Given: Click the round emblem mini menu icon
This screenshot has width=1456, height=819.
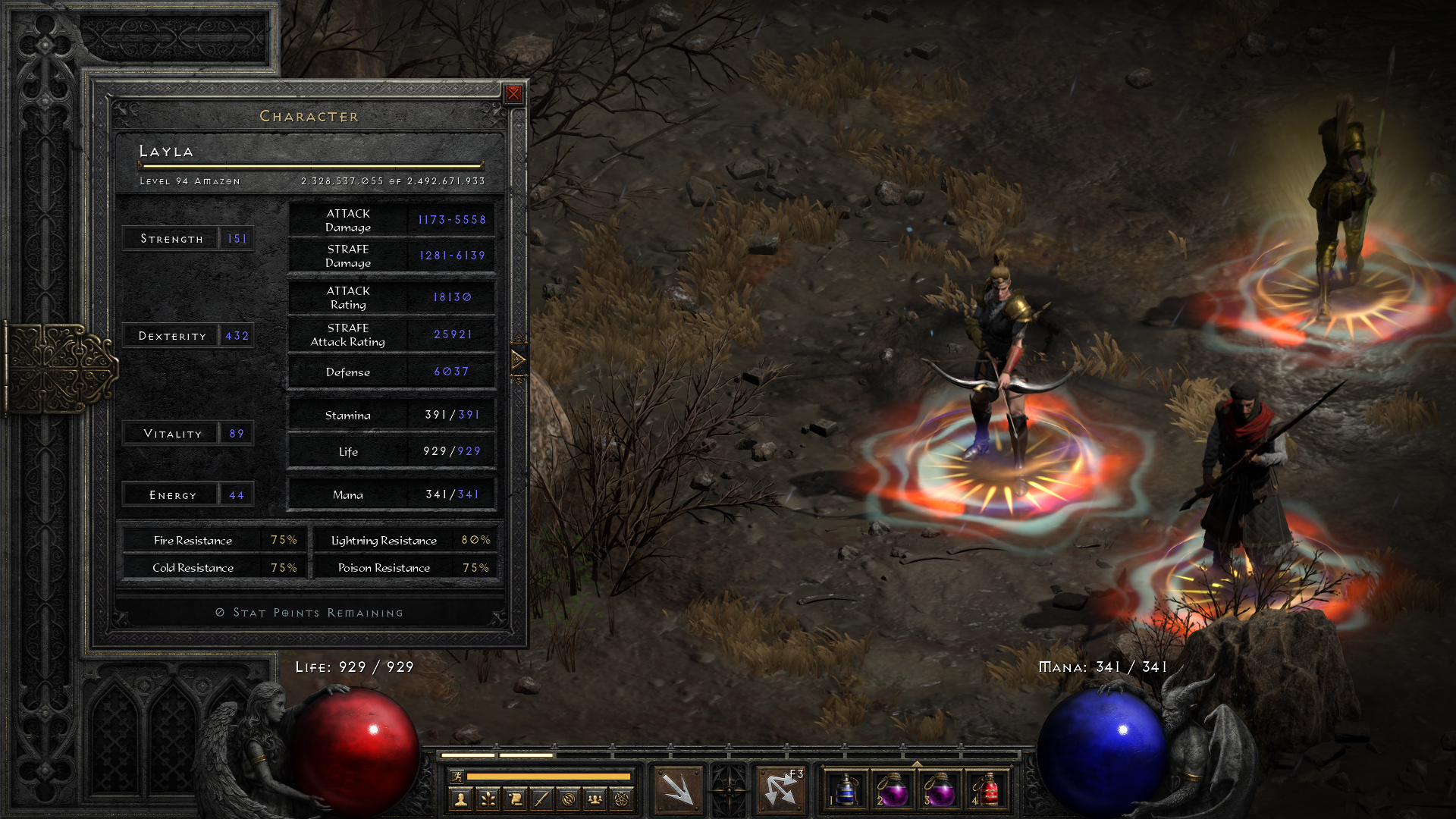Looking at the screenshot, I should pyautogui.click(x=569, y=799).
